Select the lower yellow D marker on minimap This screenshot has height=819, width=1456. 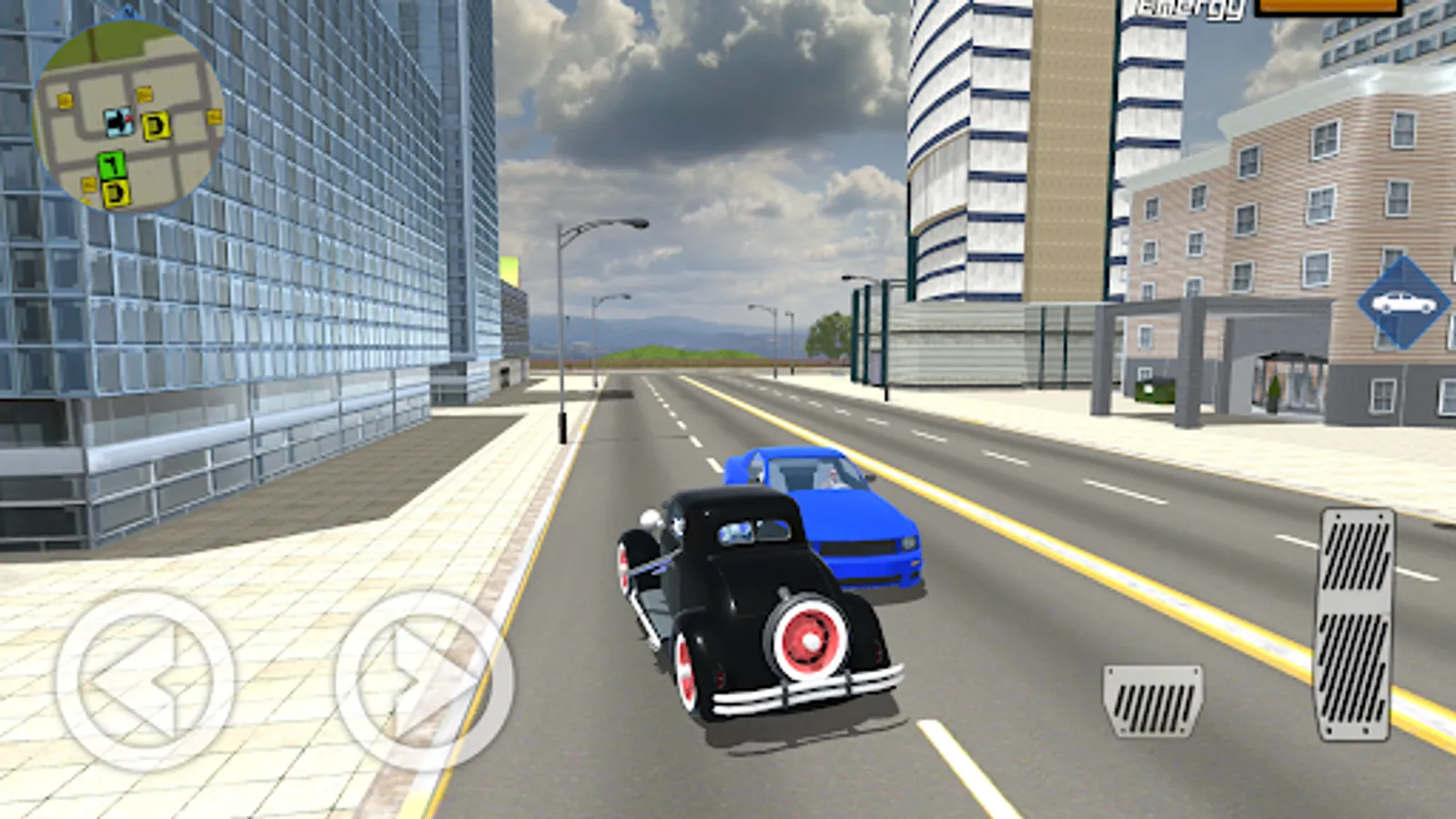pos(116,192)
